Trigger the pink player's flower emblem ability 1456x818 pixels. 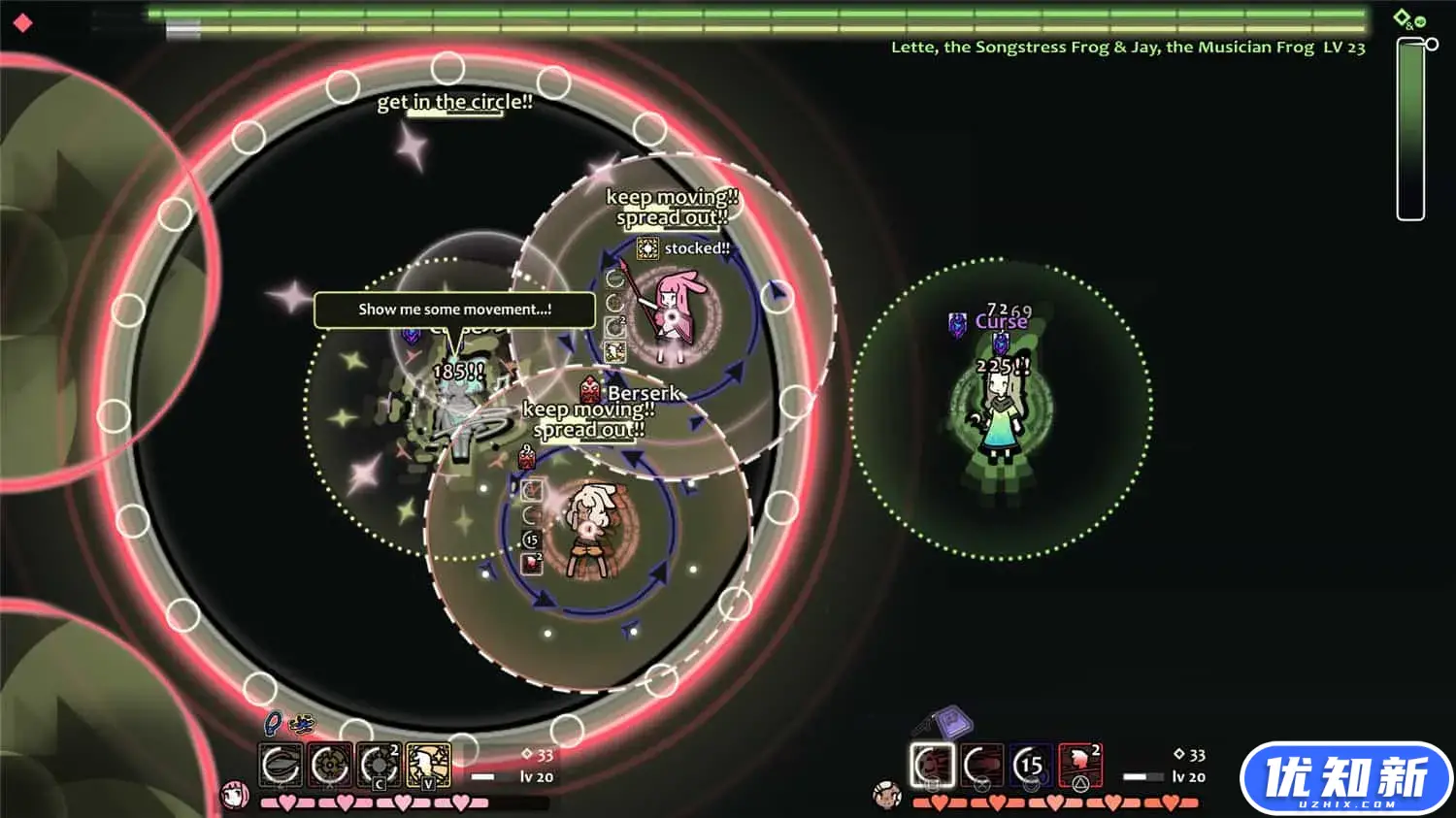(329, 766)
